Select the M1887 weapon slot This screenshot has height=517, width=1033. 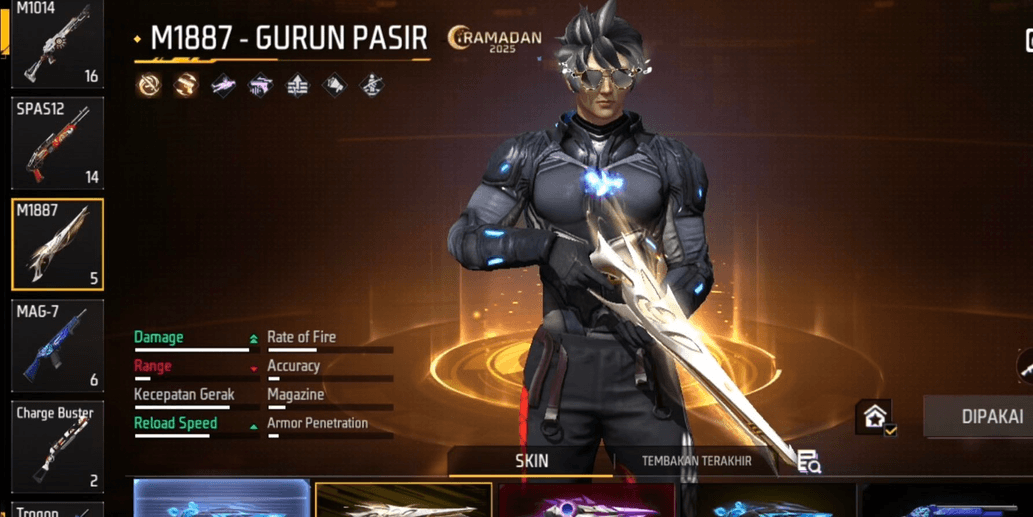pos(57,244)
